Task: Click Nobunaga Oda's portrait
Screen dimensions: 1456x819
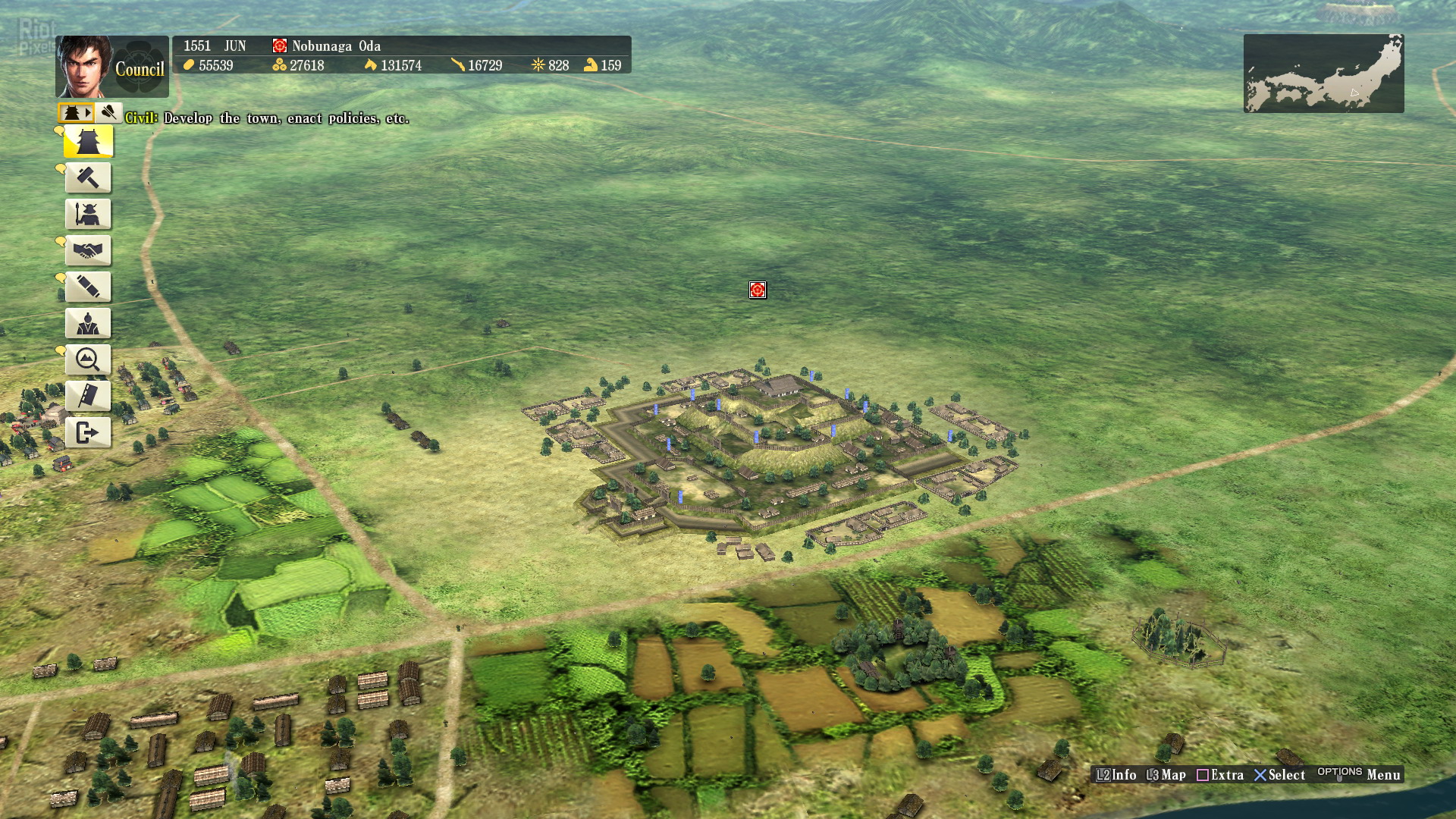Action: pyautogui.click(x=84, y=67)
